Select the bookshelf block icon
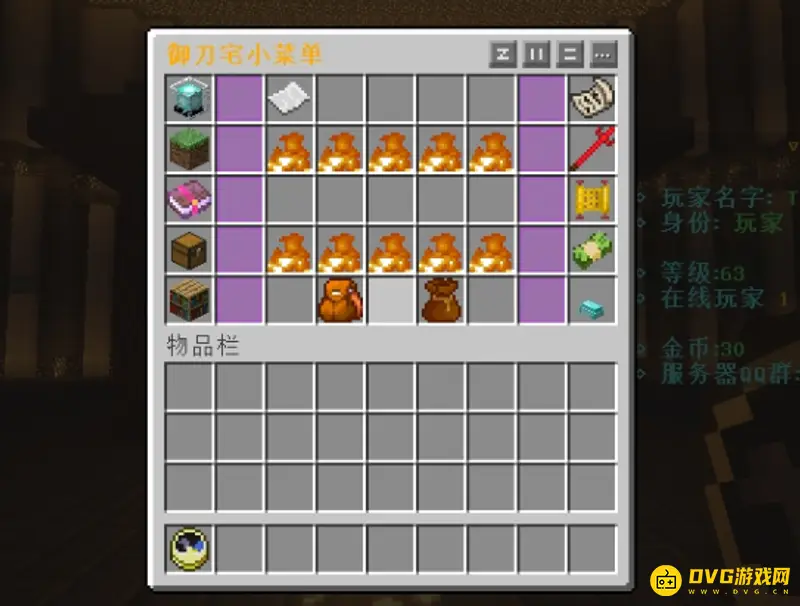This screenshot has height=606, width=800. 189,299
